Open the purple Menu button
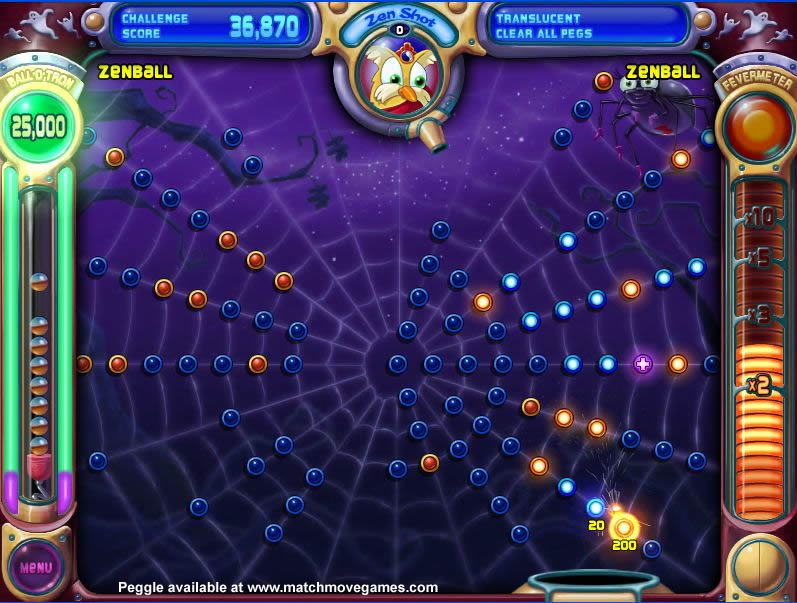797x603 pixels. point(36,567)
